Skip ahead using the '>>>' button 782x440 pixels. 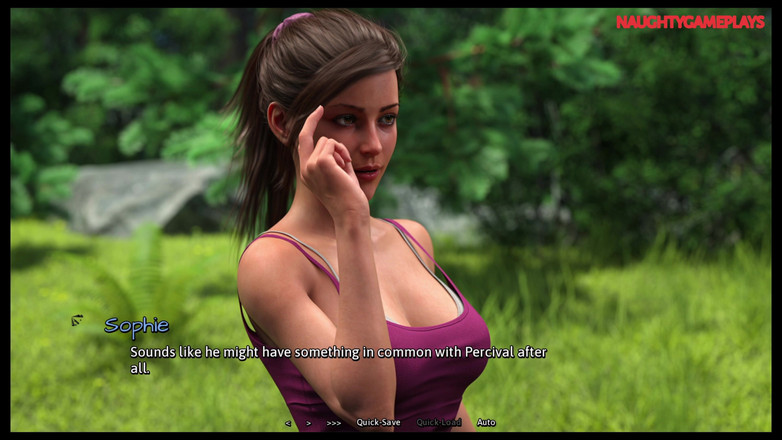coord(333,423)
